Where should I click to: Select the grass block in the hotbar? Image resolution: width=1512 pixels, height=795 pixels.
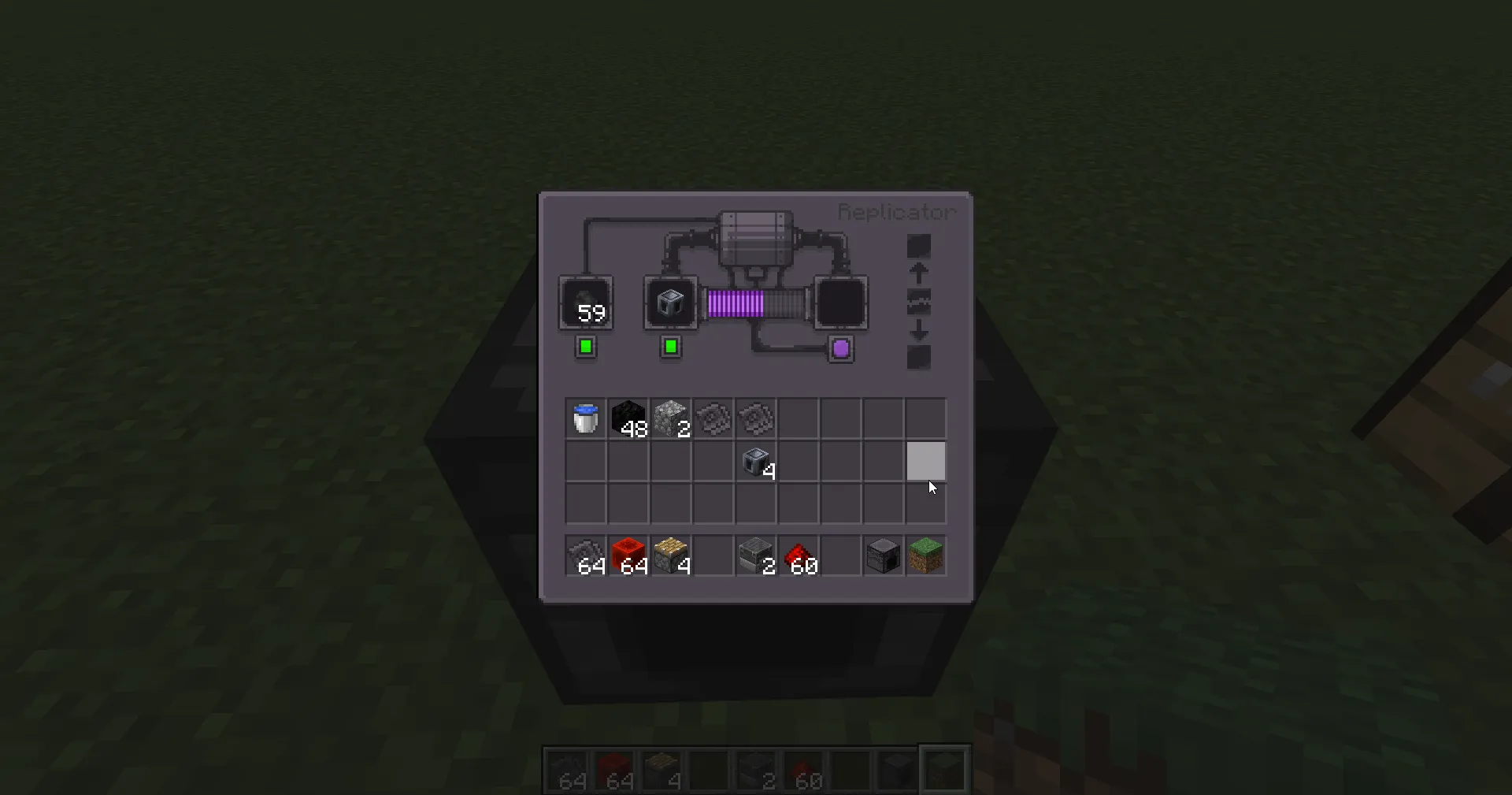(x=926, y=555)
